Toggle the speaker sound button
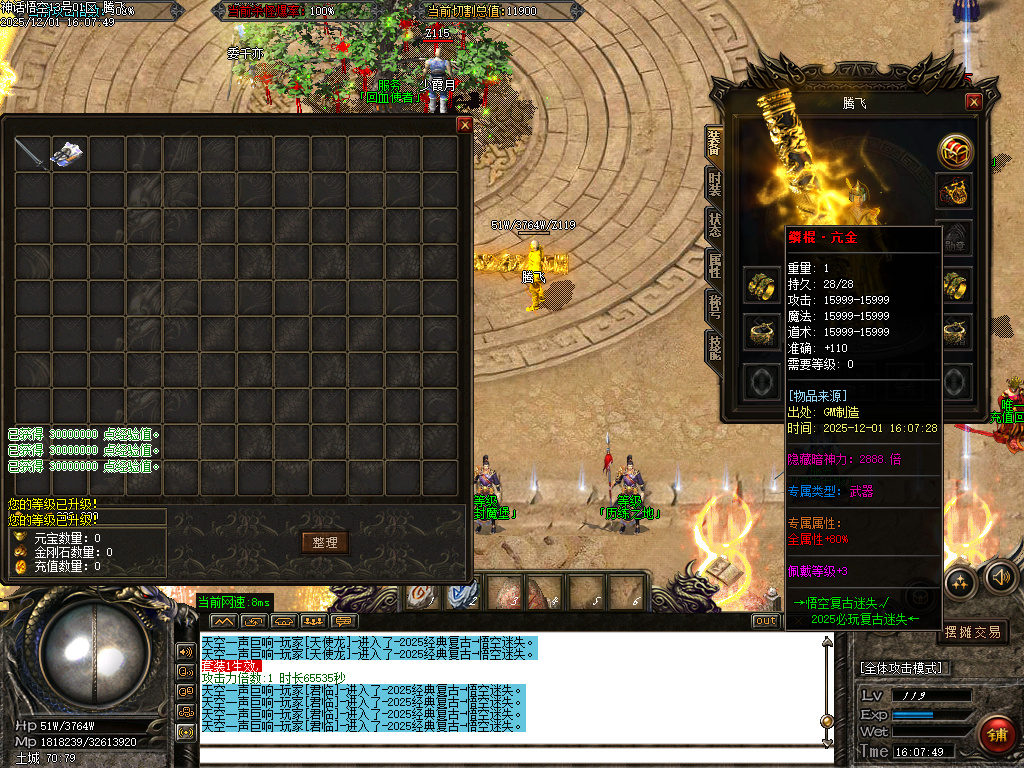 [x=1000, y=576]
